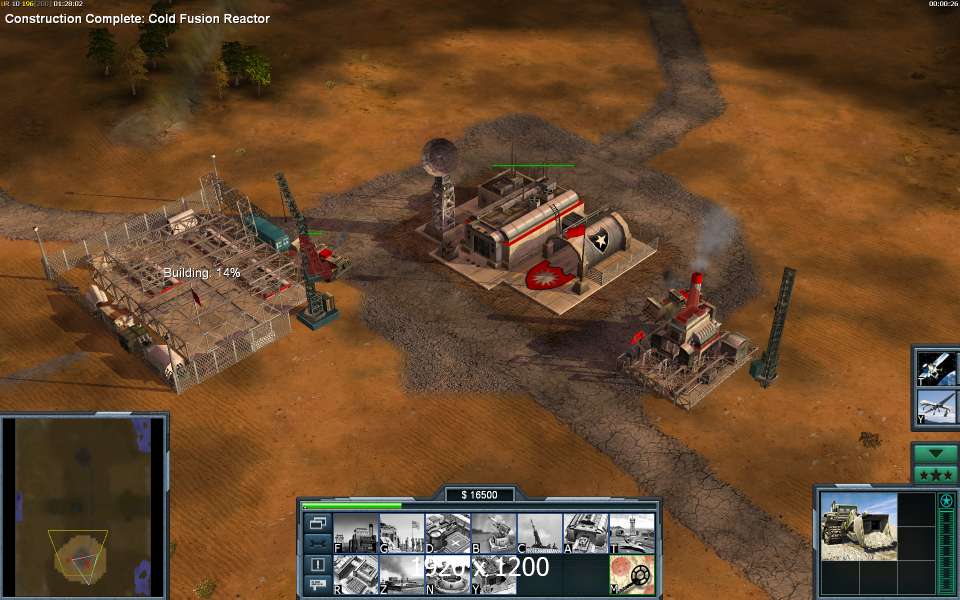
Task: Click the minimap
Action: click(x=84, y=504)
